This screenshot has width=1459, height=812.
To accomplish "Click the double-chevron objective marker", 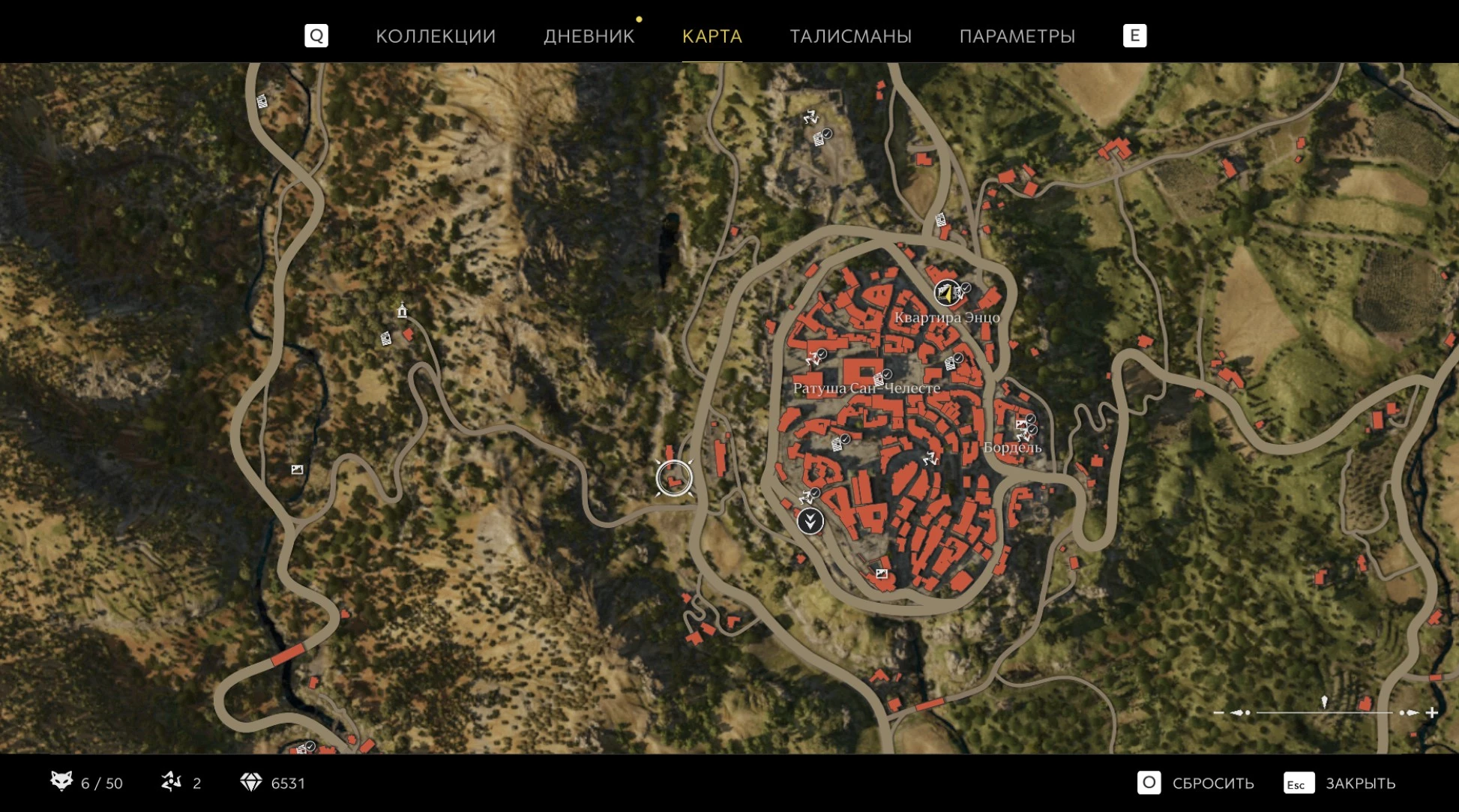I will click(810, 520).
